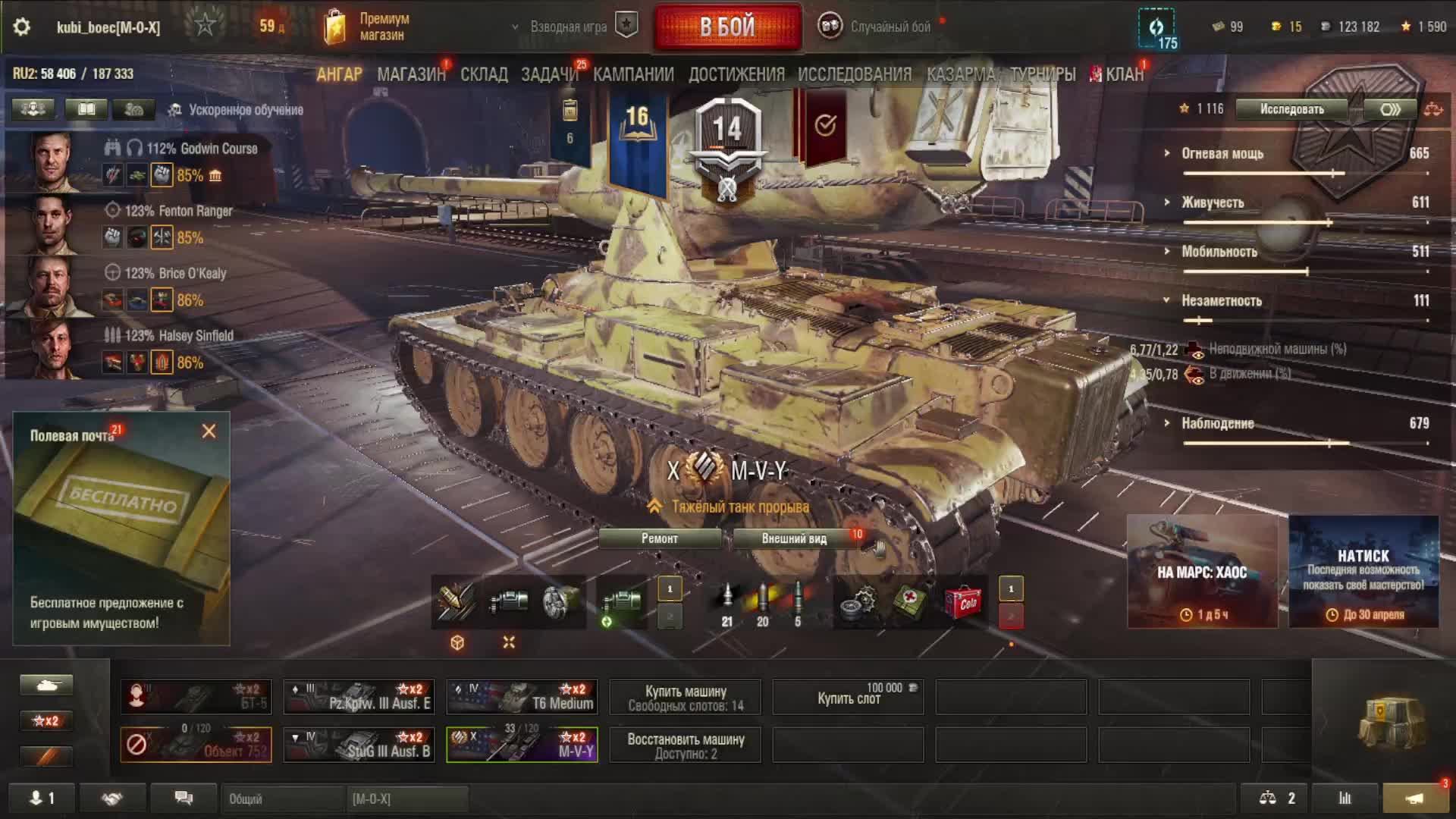The height and width of the screenshot is (819, 1456).
Task: Open the КЛАН tab
Action: pyautogui.click(x=1123, y=74)
